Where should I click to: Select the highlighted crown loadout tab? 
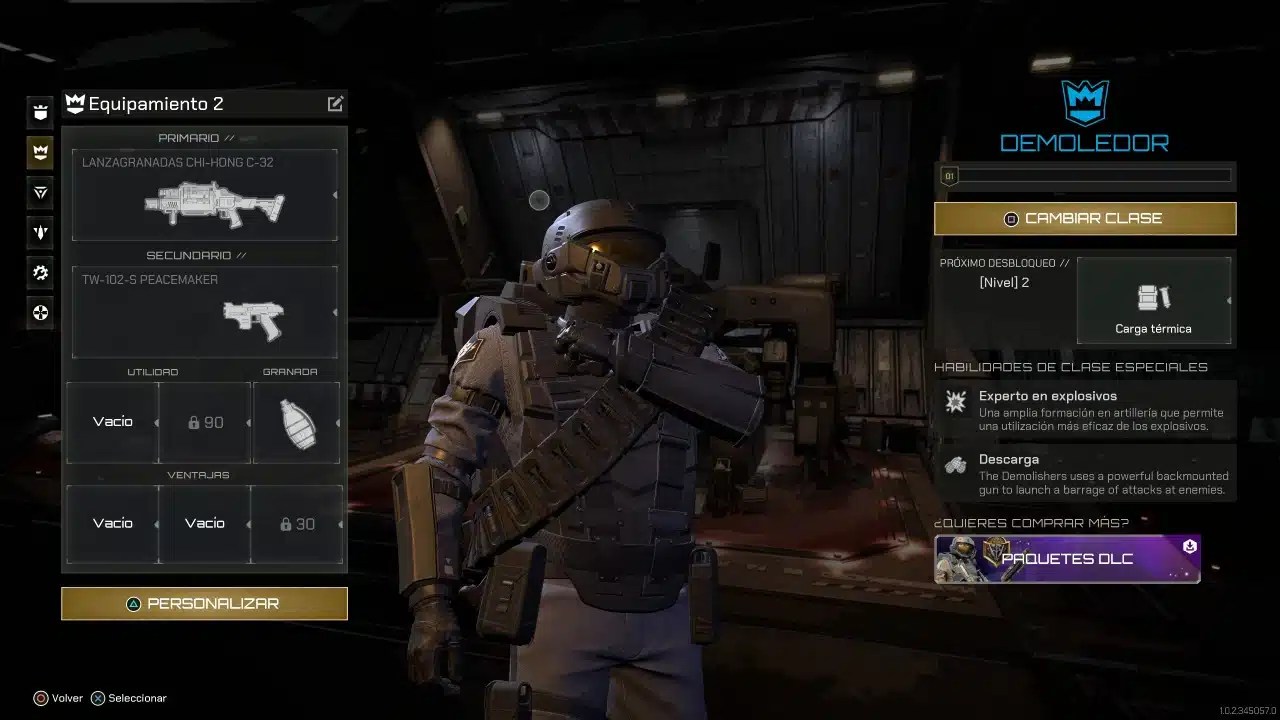click(x=40, y=152)
